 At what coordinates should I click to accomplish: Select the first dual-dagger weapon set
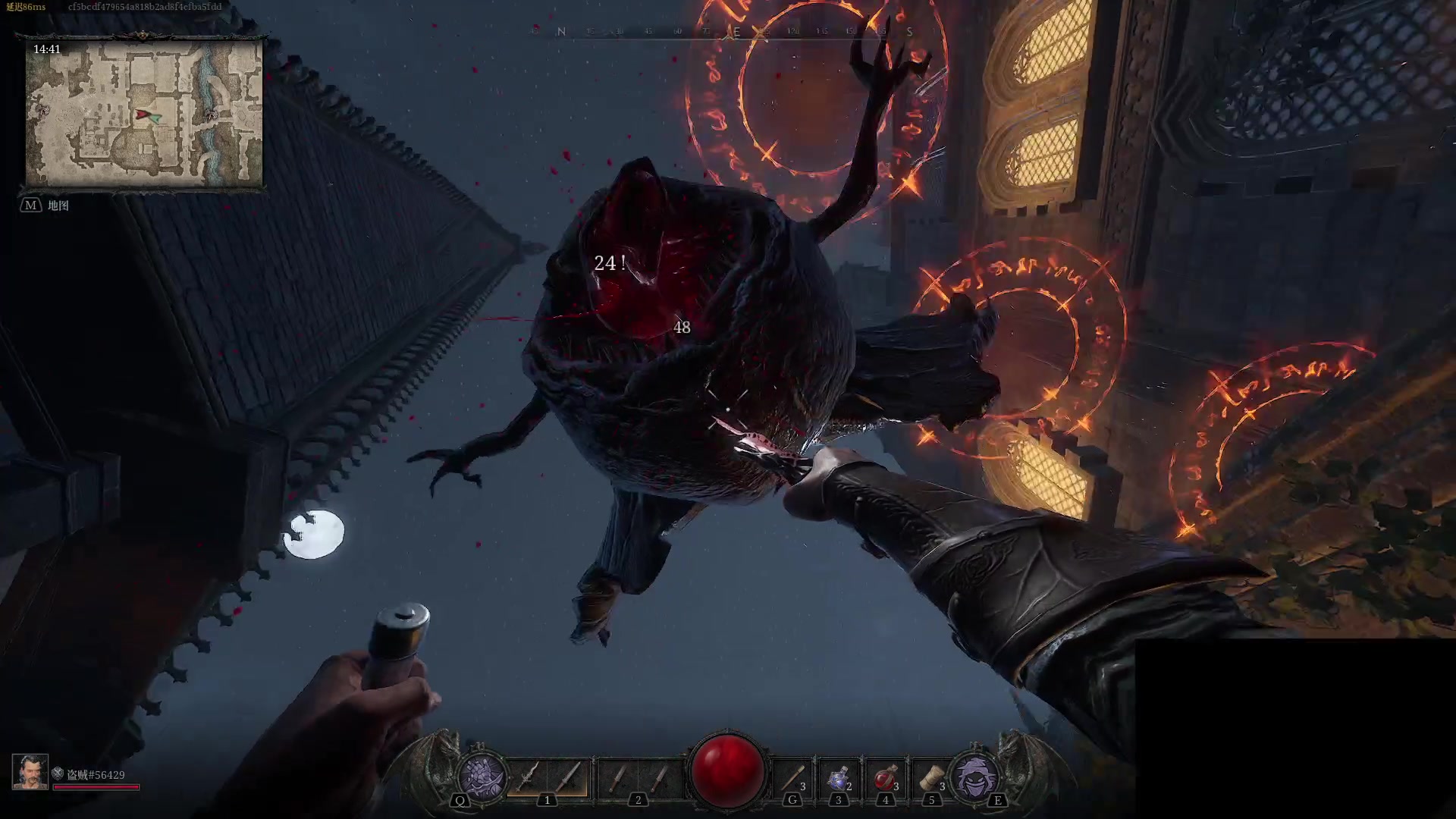point(548,777)
